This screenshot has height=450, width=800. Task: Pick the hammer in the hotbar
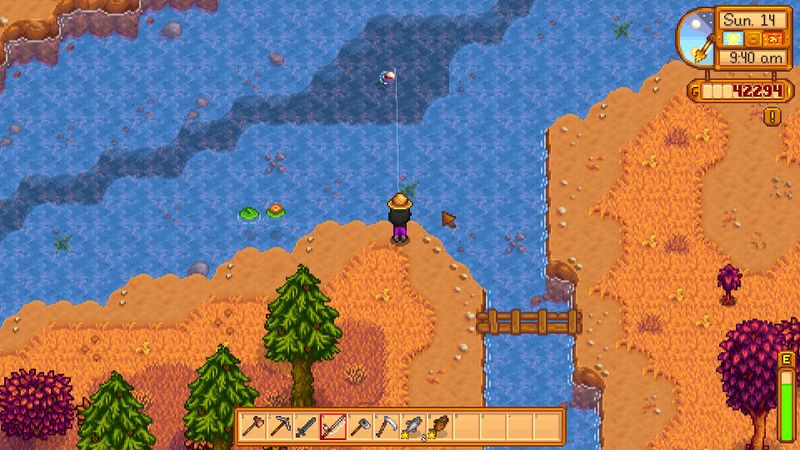(x=358, y=427)
